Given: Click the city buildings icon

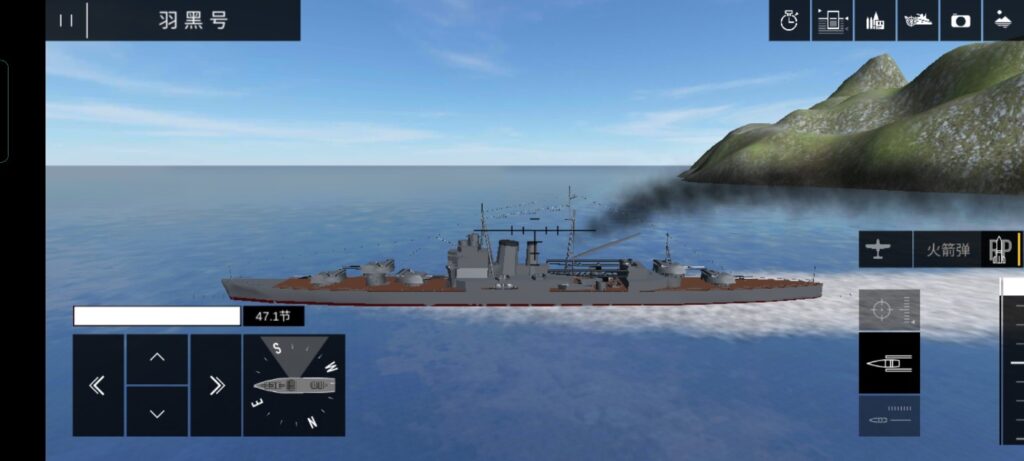Looking at the screenshot, I should click(875, 20).
